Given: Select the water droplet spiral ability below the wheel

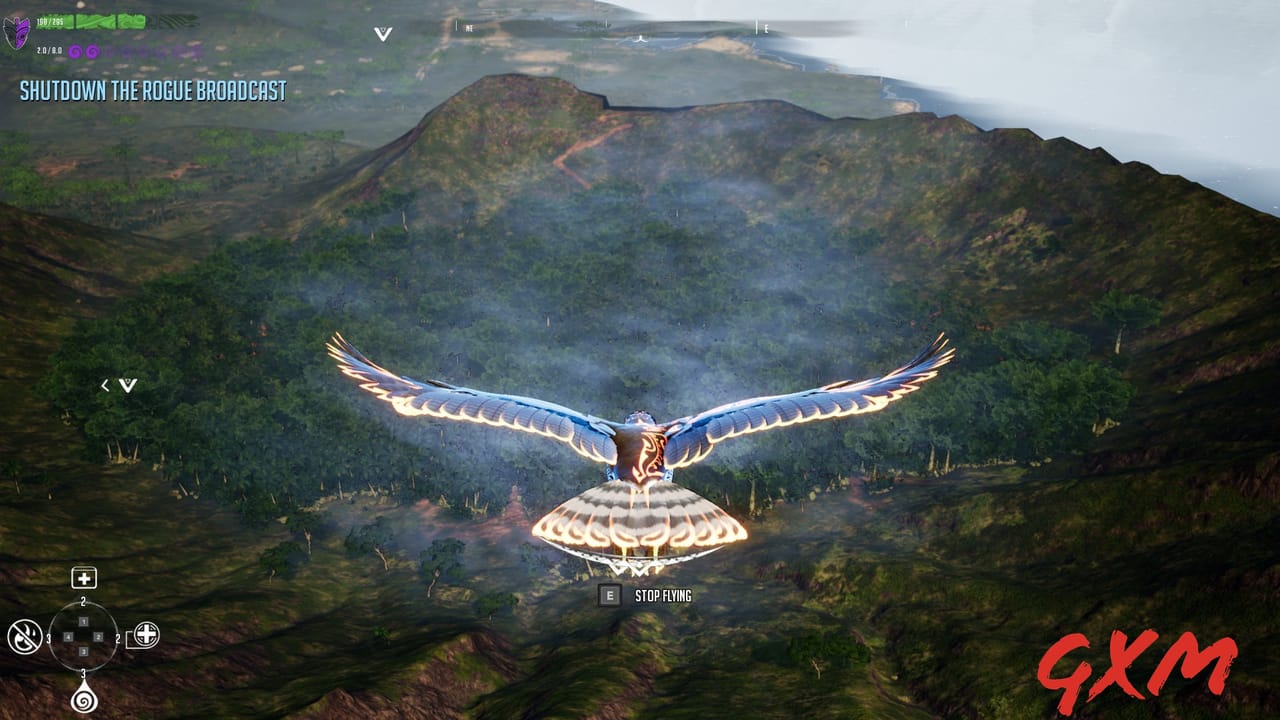Looking at the screenshot, I should (x=83, y=699).
